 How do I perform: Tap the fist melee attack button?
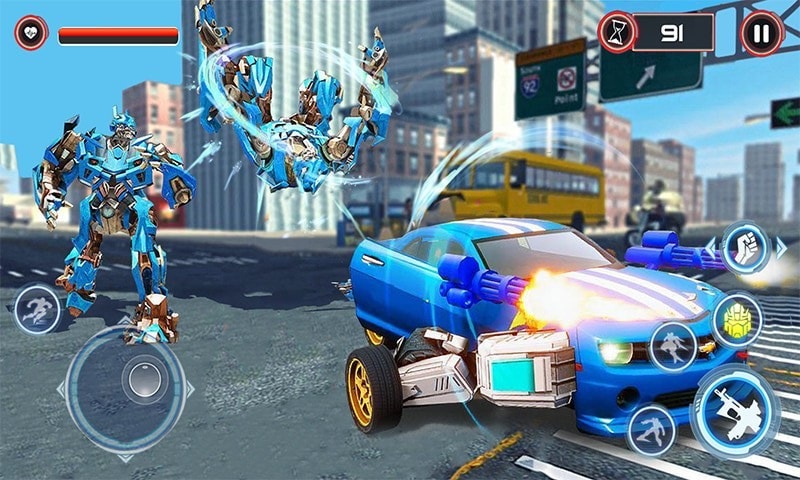[x=743, y=247]
